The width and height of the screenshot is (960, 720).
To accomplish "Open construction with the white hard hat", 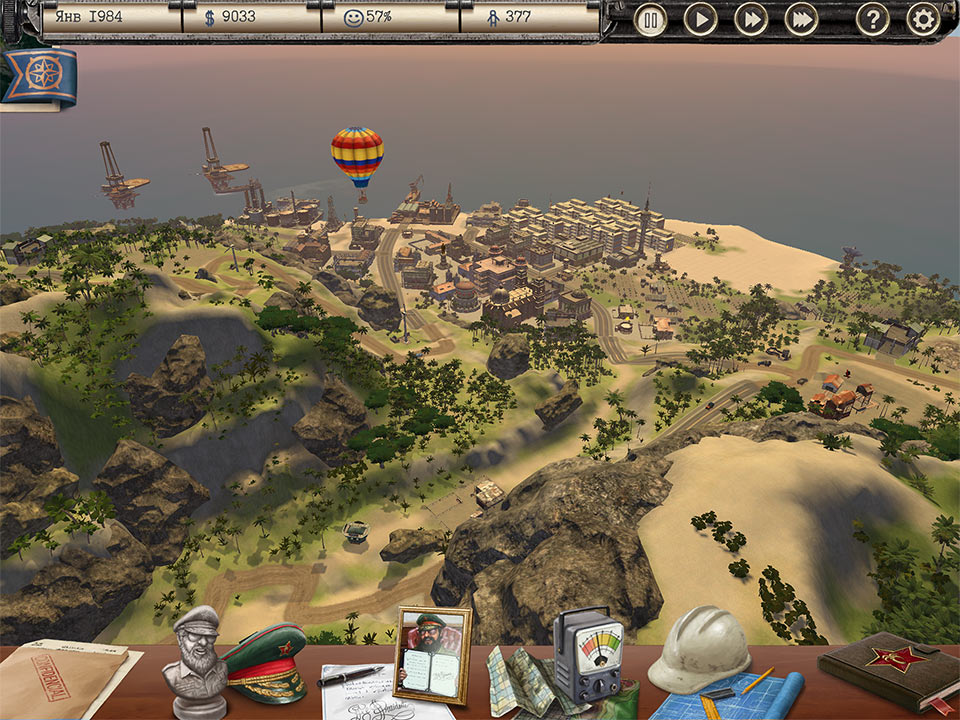I will 699,648.
